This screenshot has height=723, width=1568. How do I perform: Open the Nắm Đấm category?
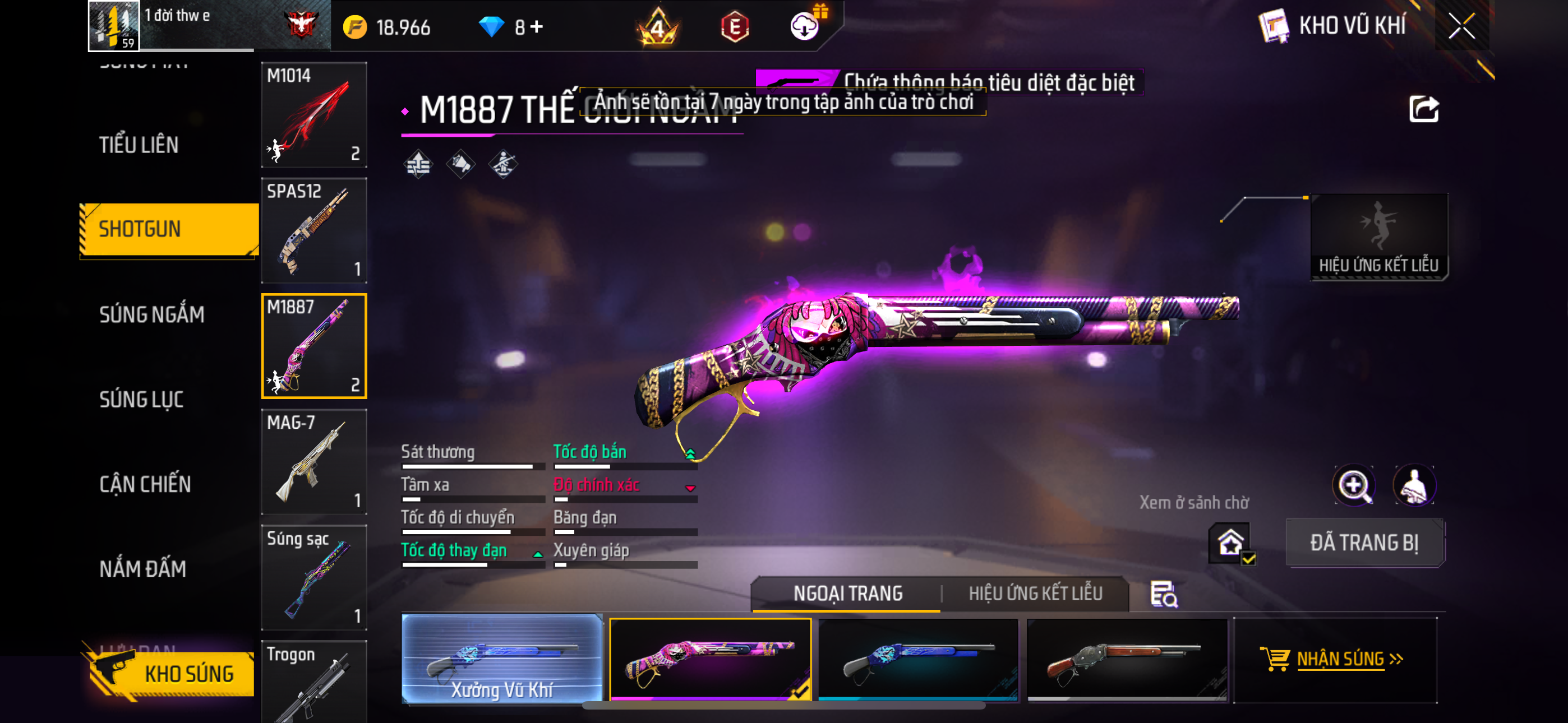pyautogui.click(x=142, y=569)
